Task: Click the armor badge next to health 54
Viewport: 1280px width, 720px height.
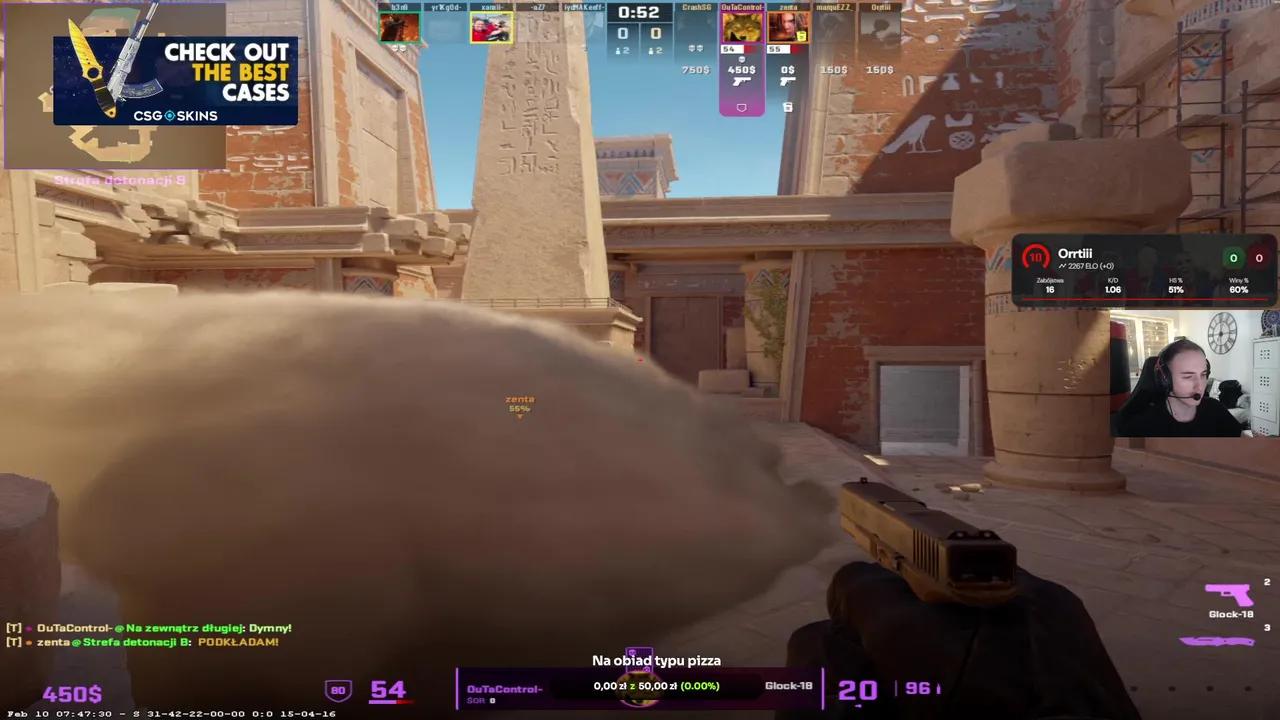Action: click(x=338, y=689)
